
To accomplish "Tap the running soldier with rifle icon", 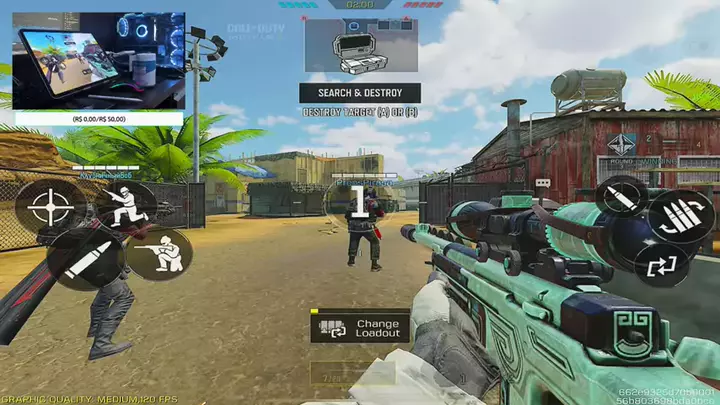I will click(125, 207).
